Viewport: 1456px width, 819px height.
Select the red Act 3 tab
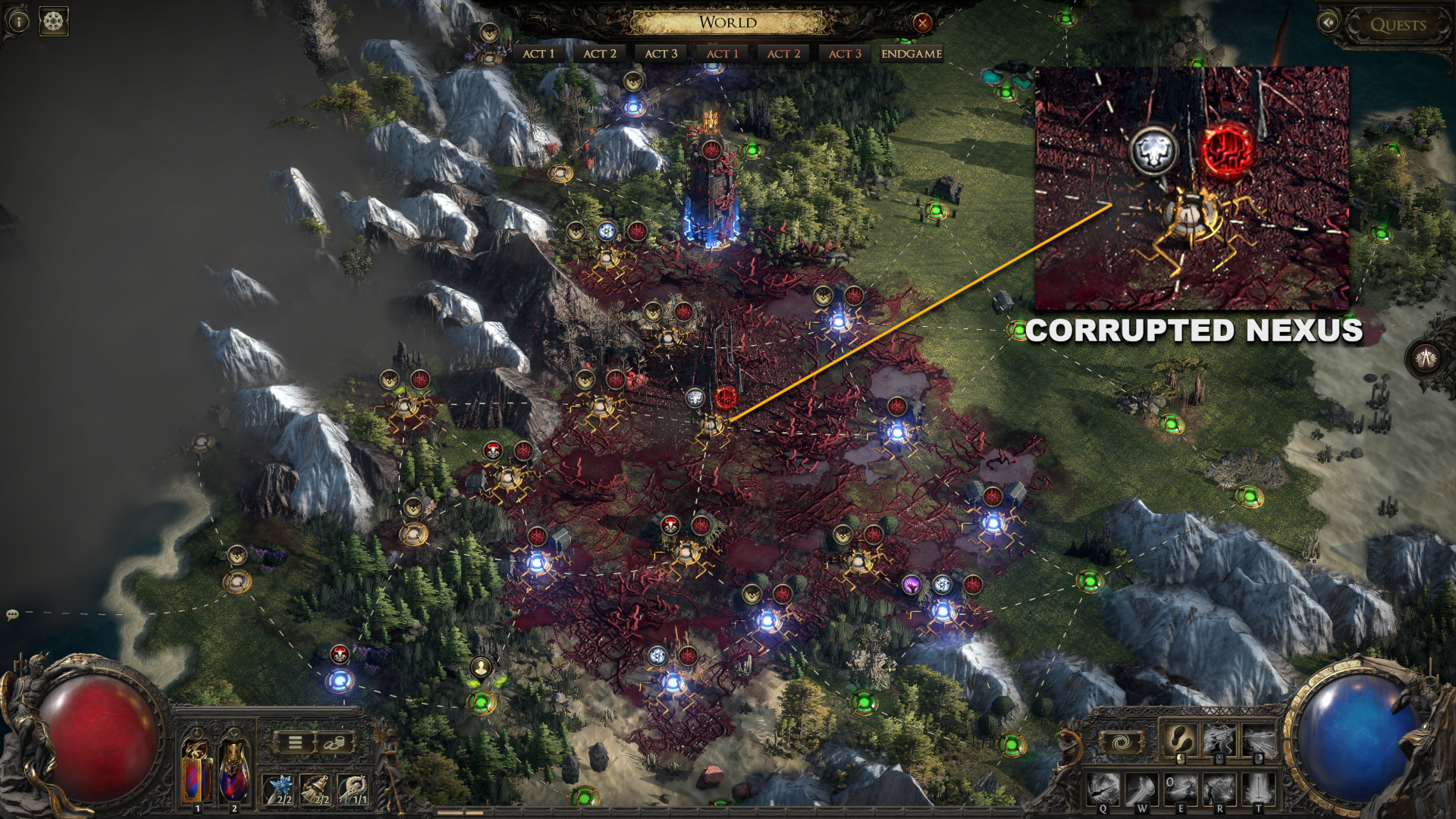pyautogui.click(x=845, y=54)
